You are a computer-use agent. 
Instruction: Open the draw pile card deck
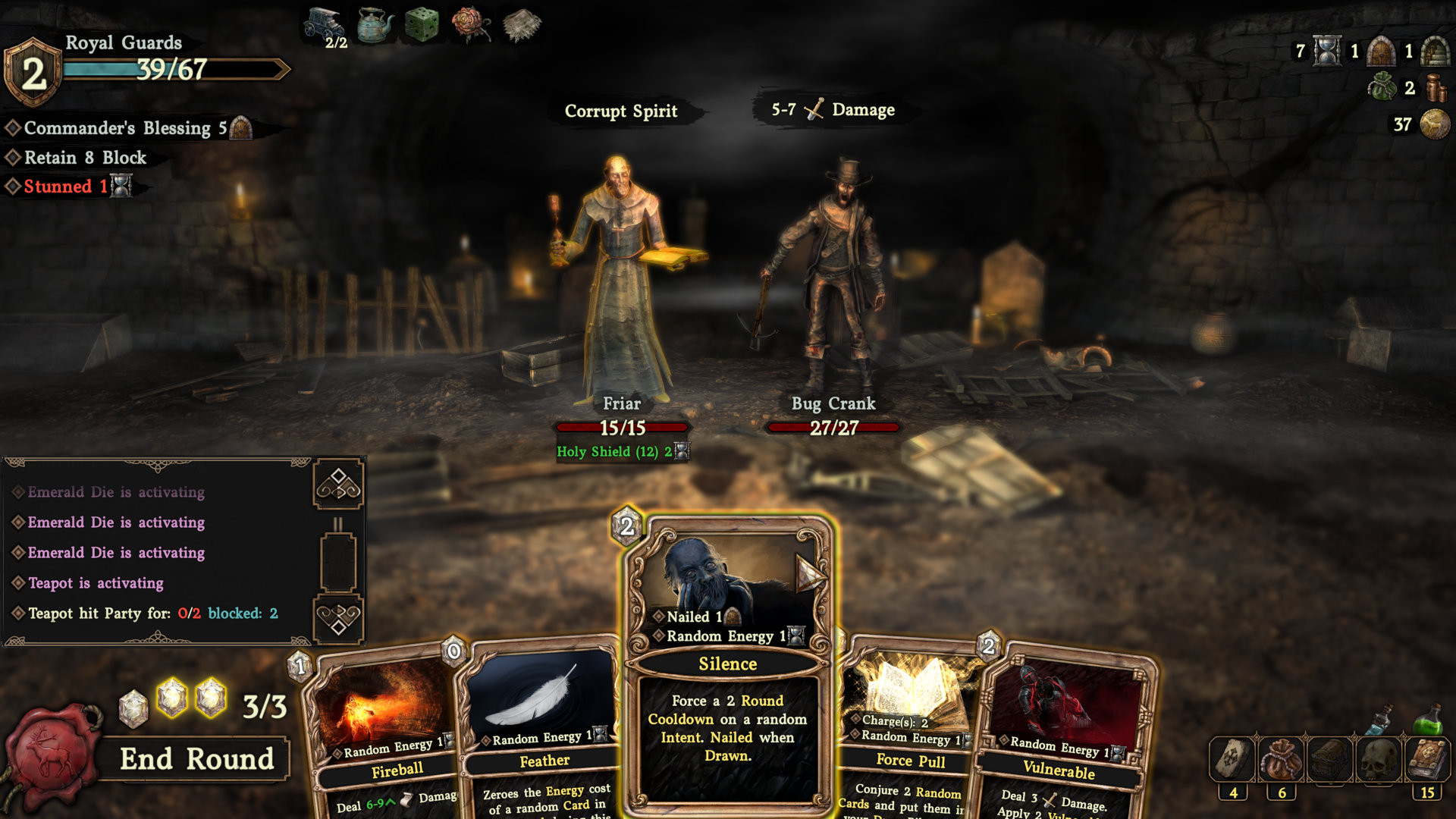coord(1233,760)
